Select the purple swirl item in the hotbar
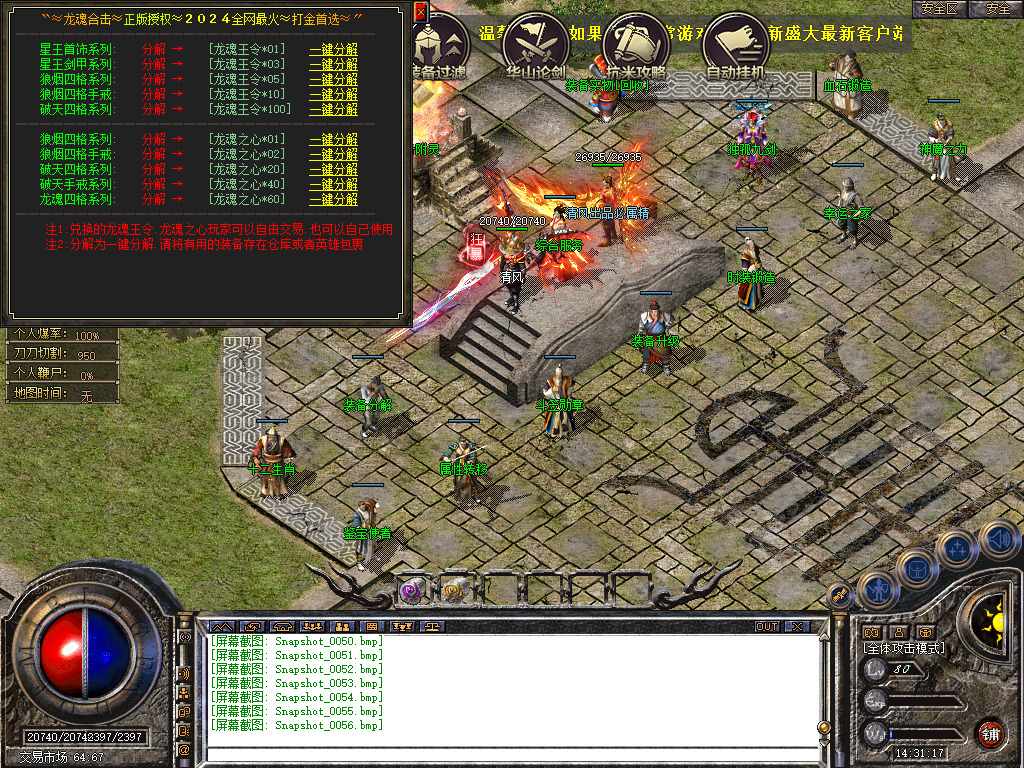This screenshot has width=1024, height=768. 412,591
